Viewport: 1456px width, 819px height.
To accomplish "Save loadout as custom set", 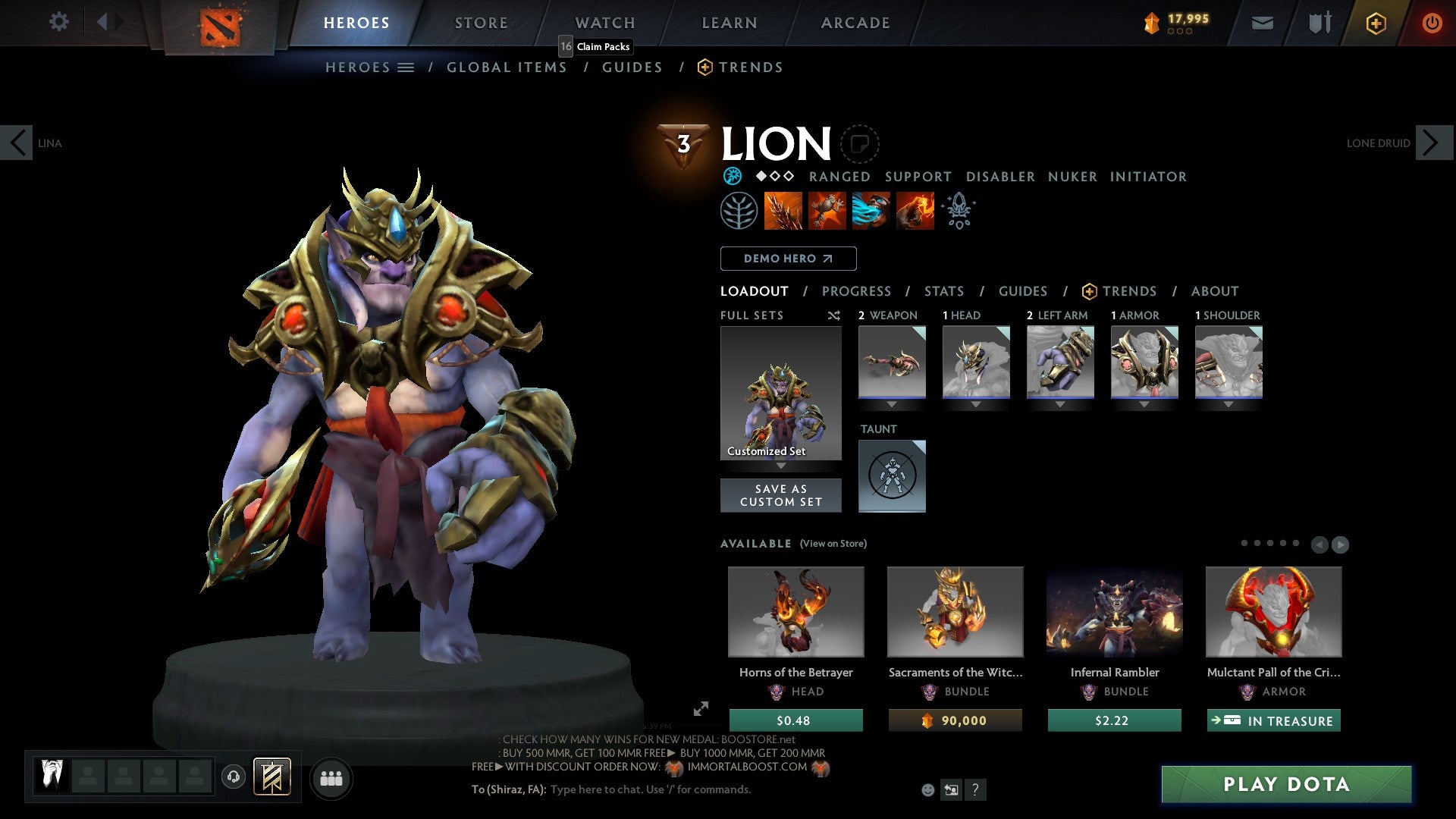I will tap(780, 495).
